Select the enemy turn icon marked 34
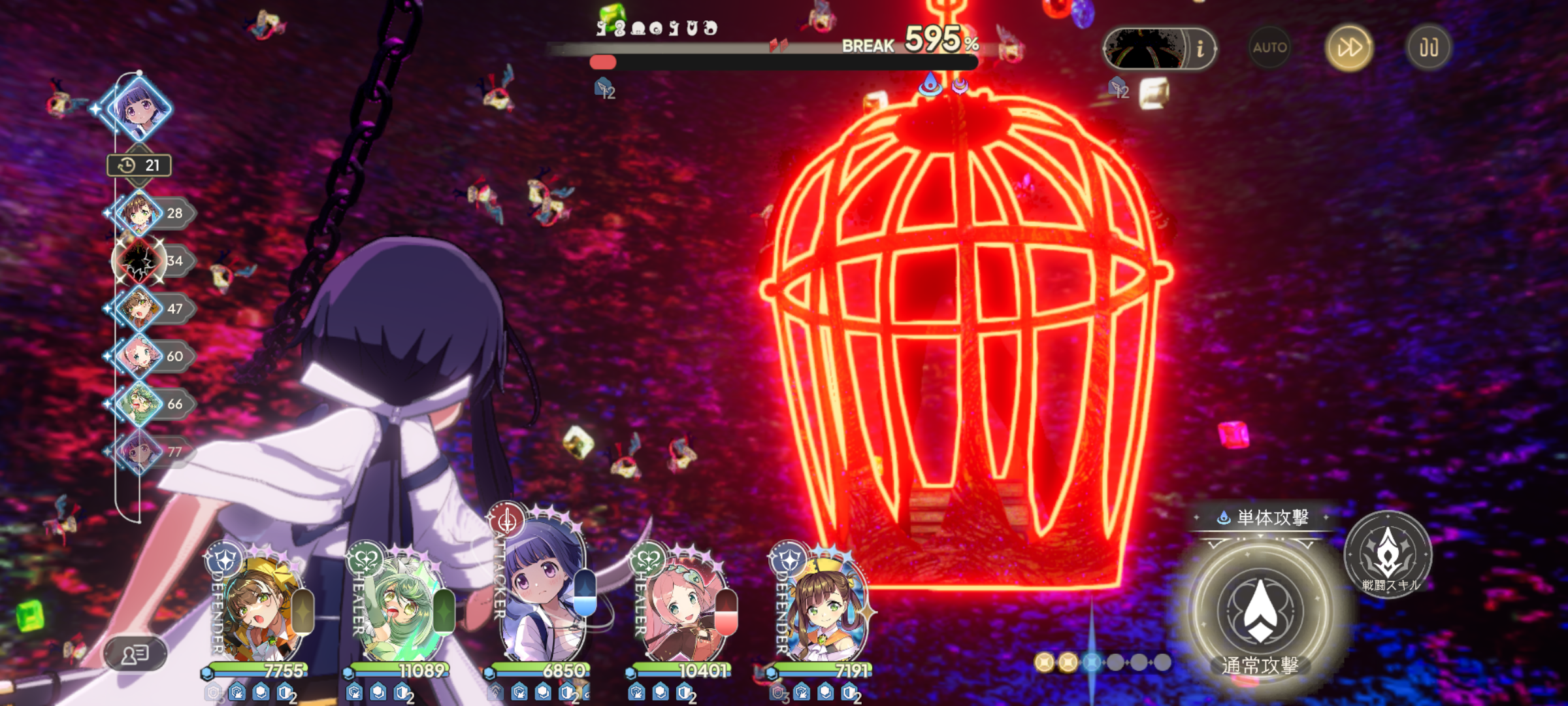The image size is (1568, 706). (139, 261)
